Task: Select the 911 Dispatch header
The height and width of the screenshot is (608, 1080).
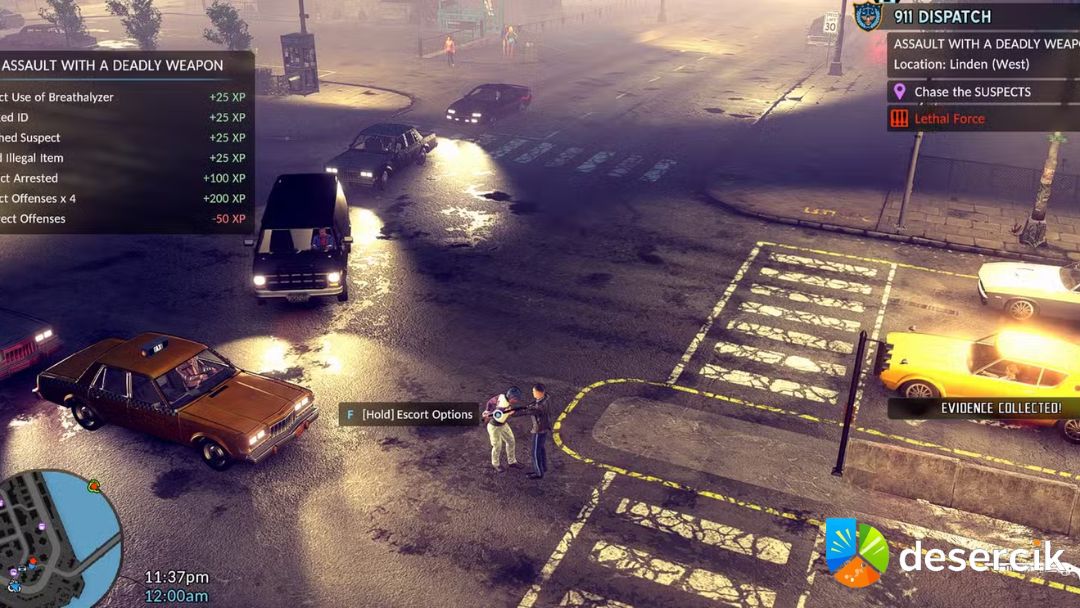Action: point(941,17)
